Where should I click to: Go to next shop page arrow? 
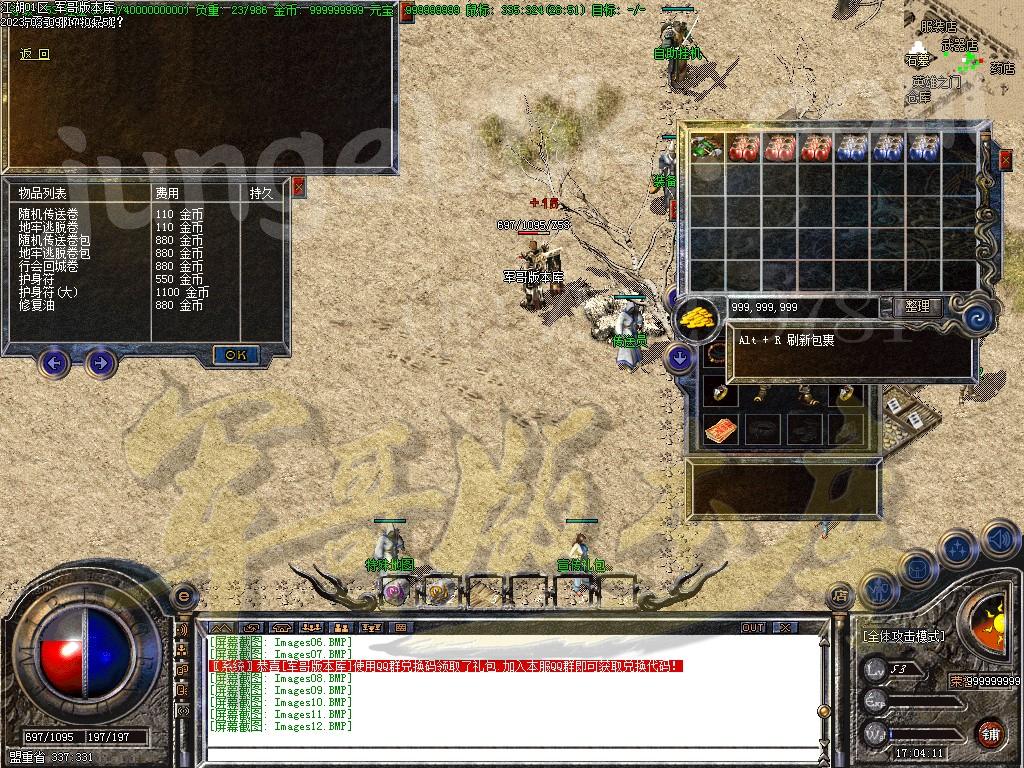click(x=99, y=362)
